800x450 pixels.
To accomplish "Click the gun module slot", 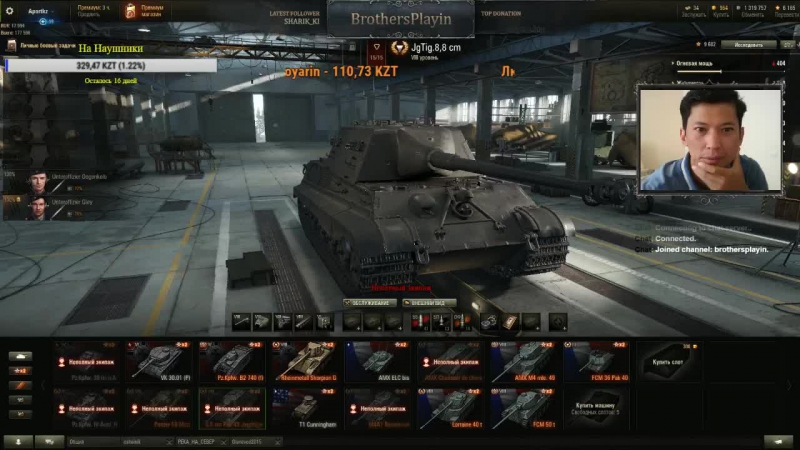I will tap(241, 321).
